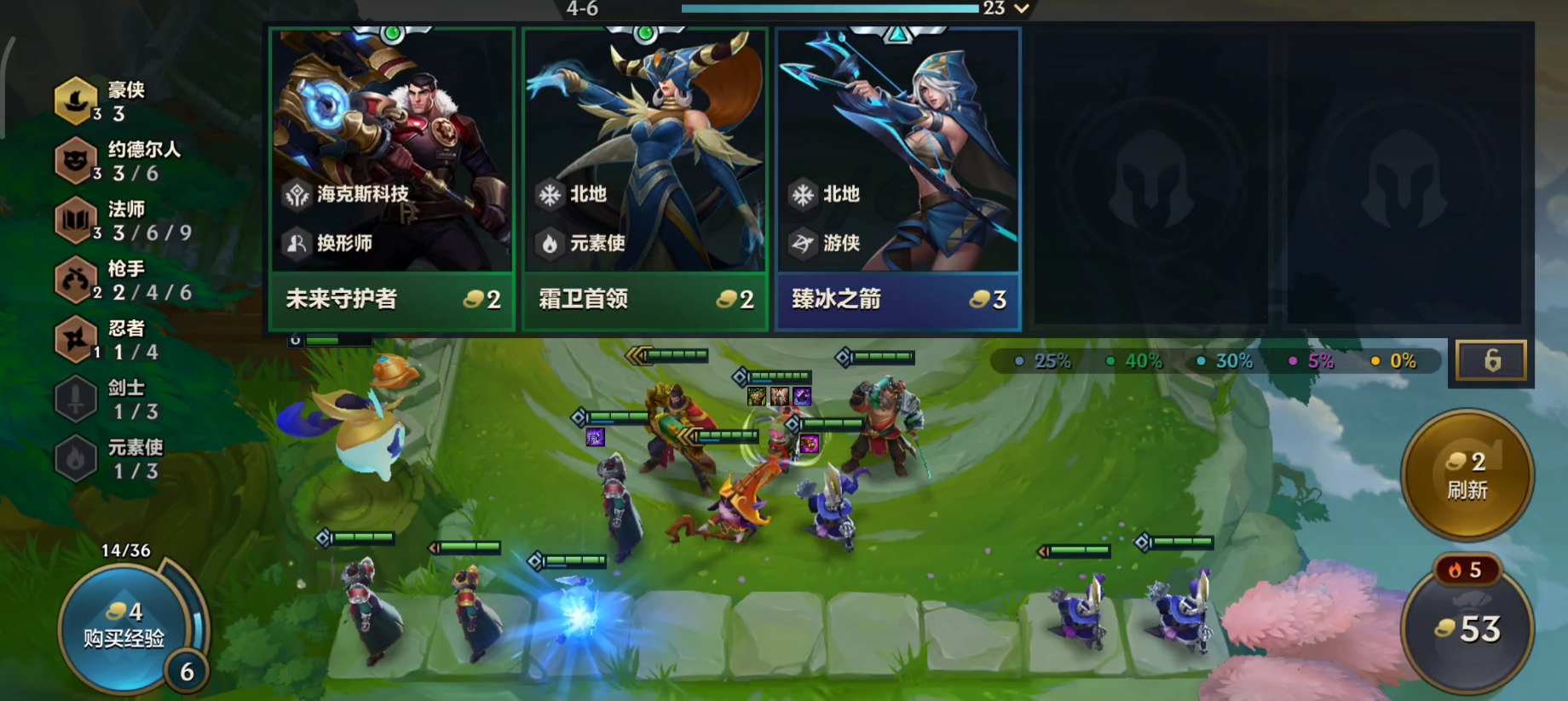Click the 元素使 flame trait icon
Image resolution: width=1568 pixels, height=701 pixels.
coord(75,458)
